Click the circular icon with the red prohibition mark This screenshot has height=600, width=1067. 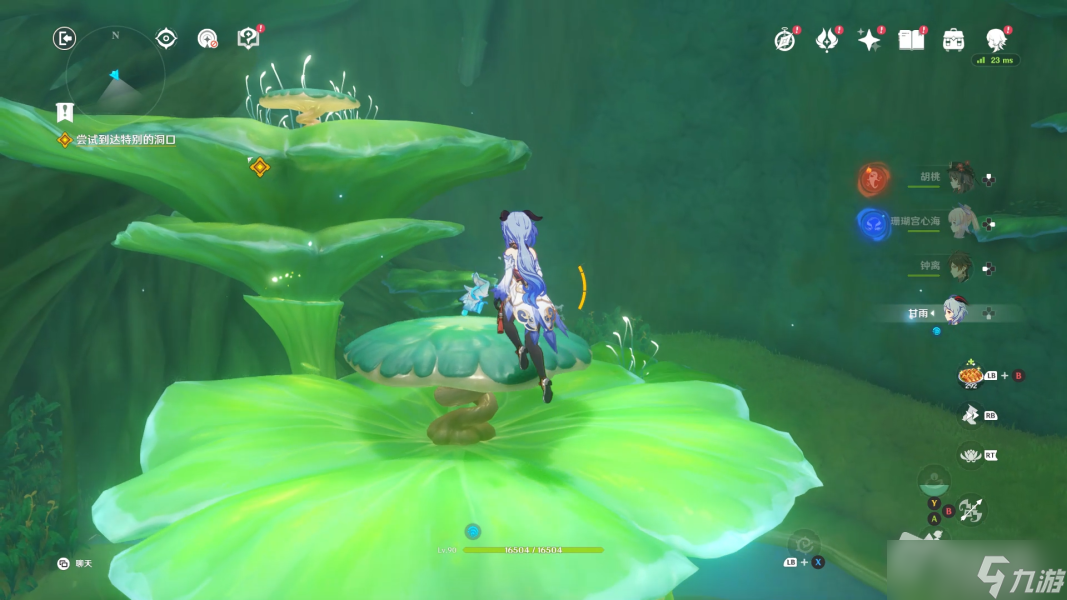click(207, 39)
